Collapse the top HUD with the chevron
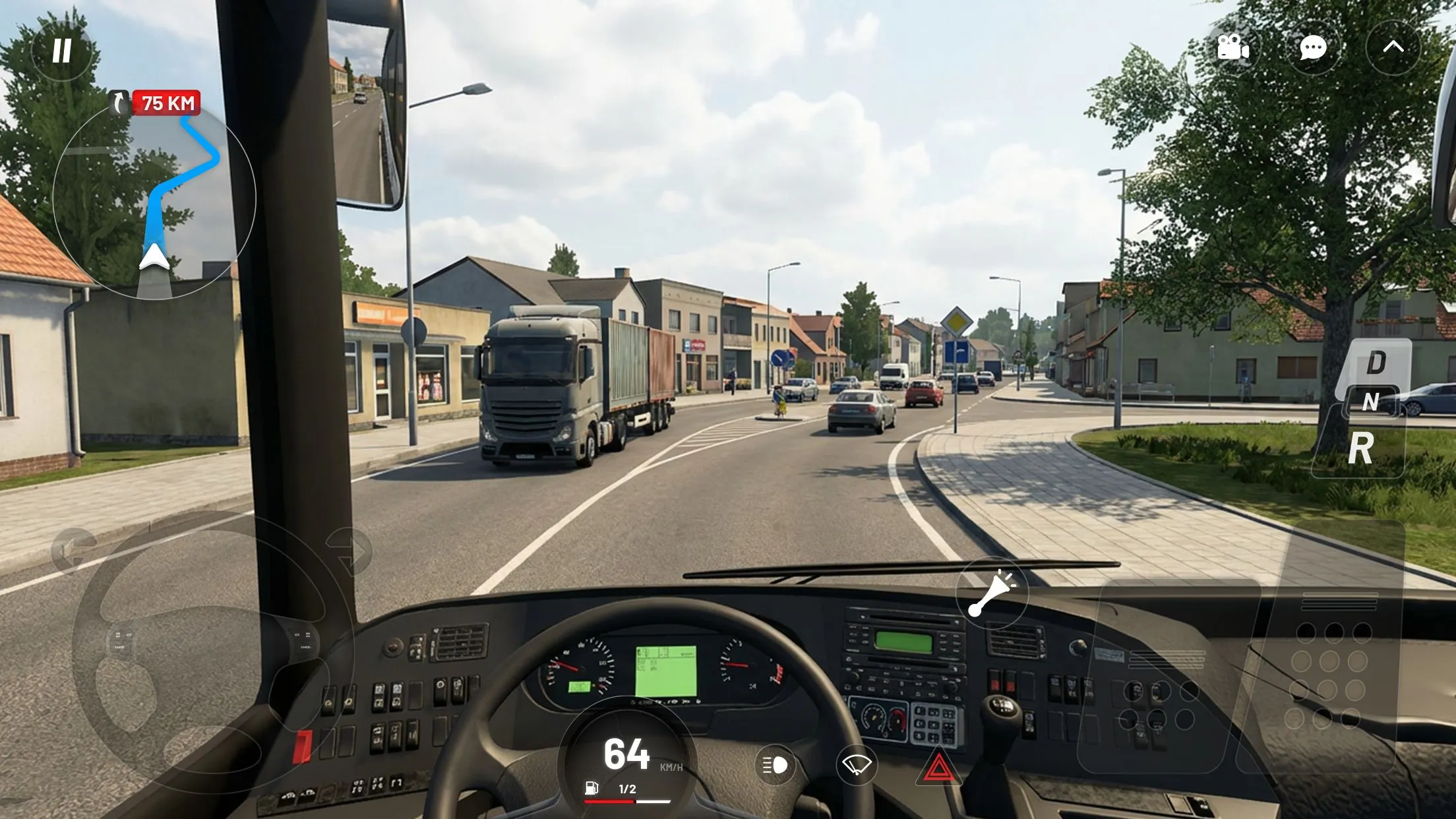 click(x=1393, y=47)
